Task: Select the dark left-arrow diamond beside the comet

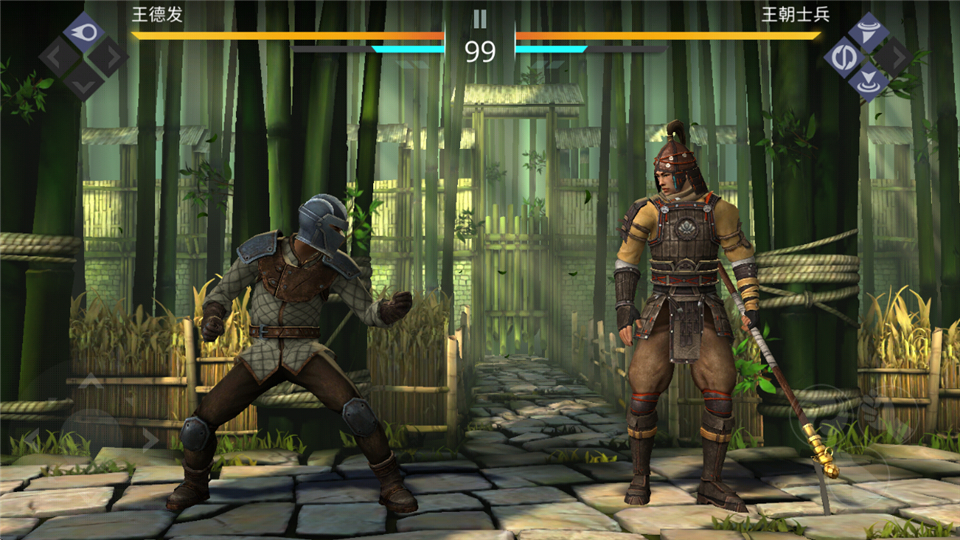Action: click(59, 56)
